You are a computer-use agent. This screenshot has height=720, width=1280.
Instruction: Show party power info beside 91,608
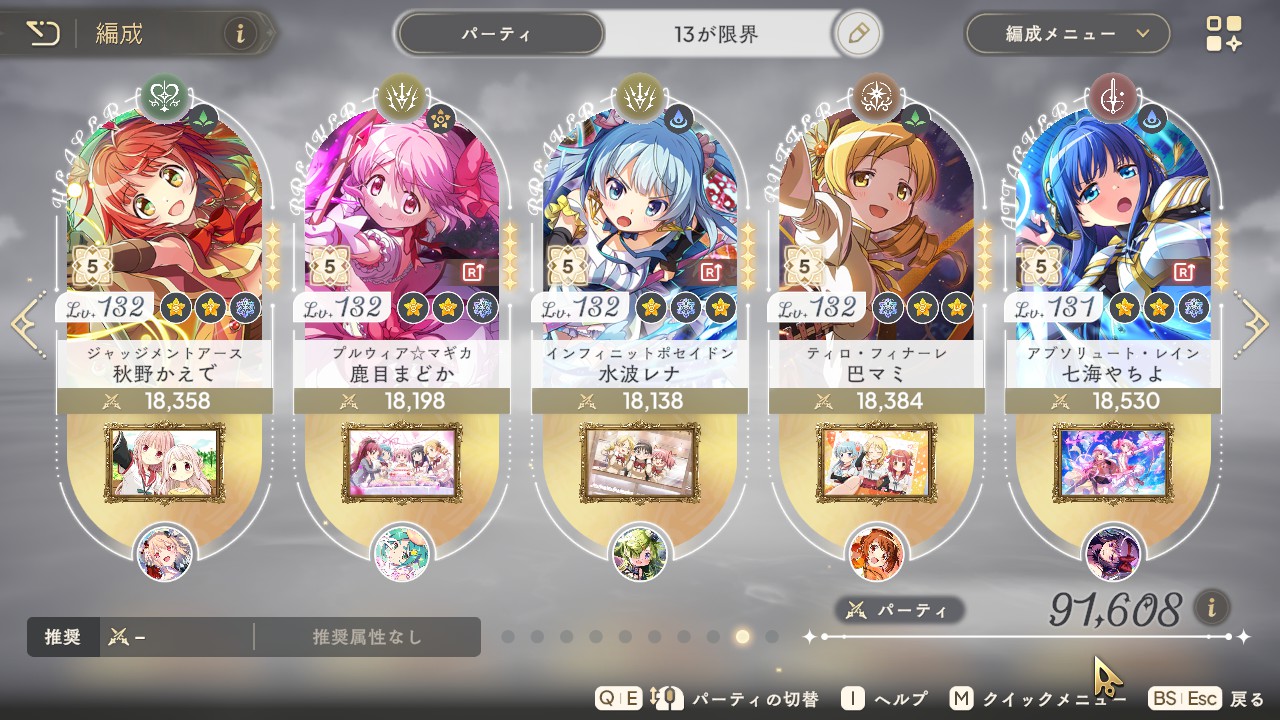coord(1212,606)
